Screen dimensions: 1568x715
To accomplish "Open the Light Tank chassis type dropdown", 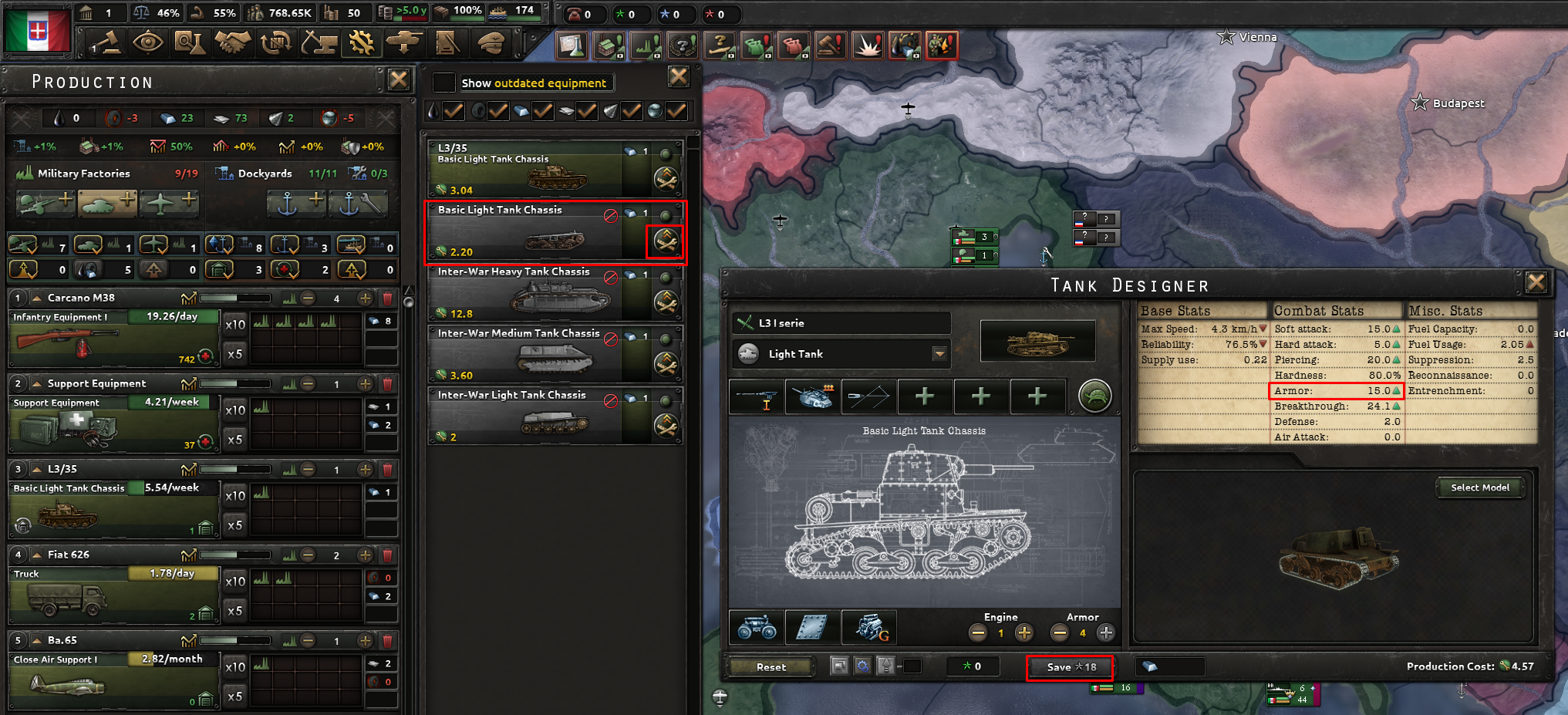I will (x=939, y=353).
